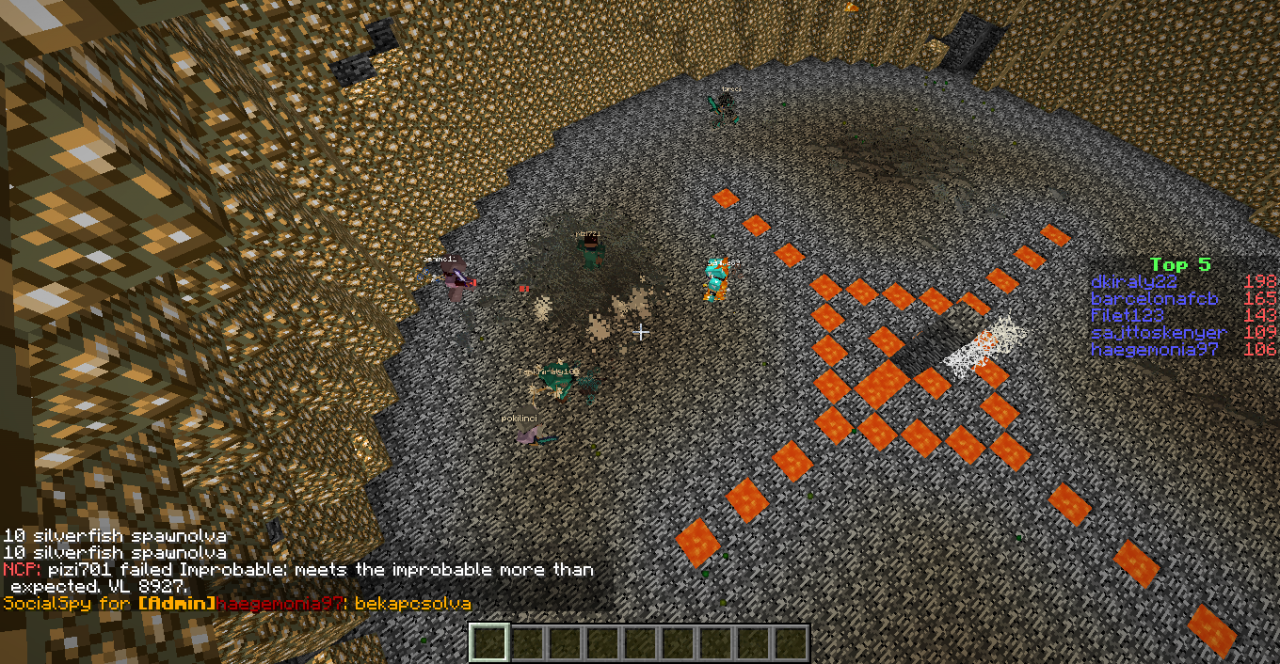The width and height of the screenshot is (1280, 664).
Task: Select Filet123 in the scoreboard list
Action: coord(1127,316)
